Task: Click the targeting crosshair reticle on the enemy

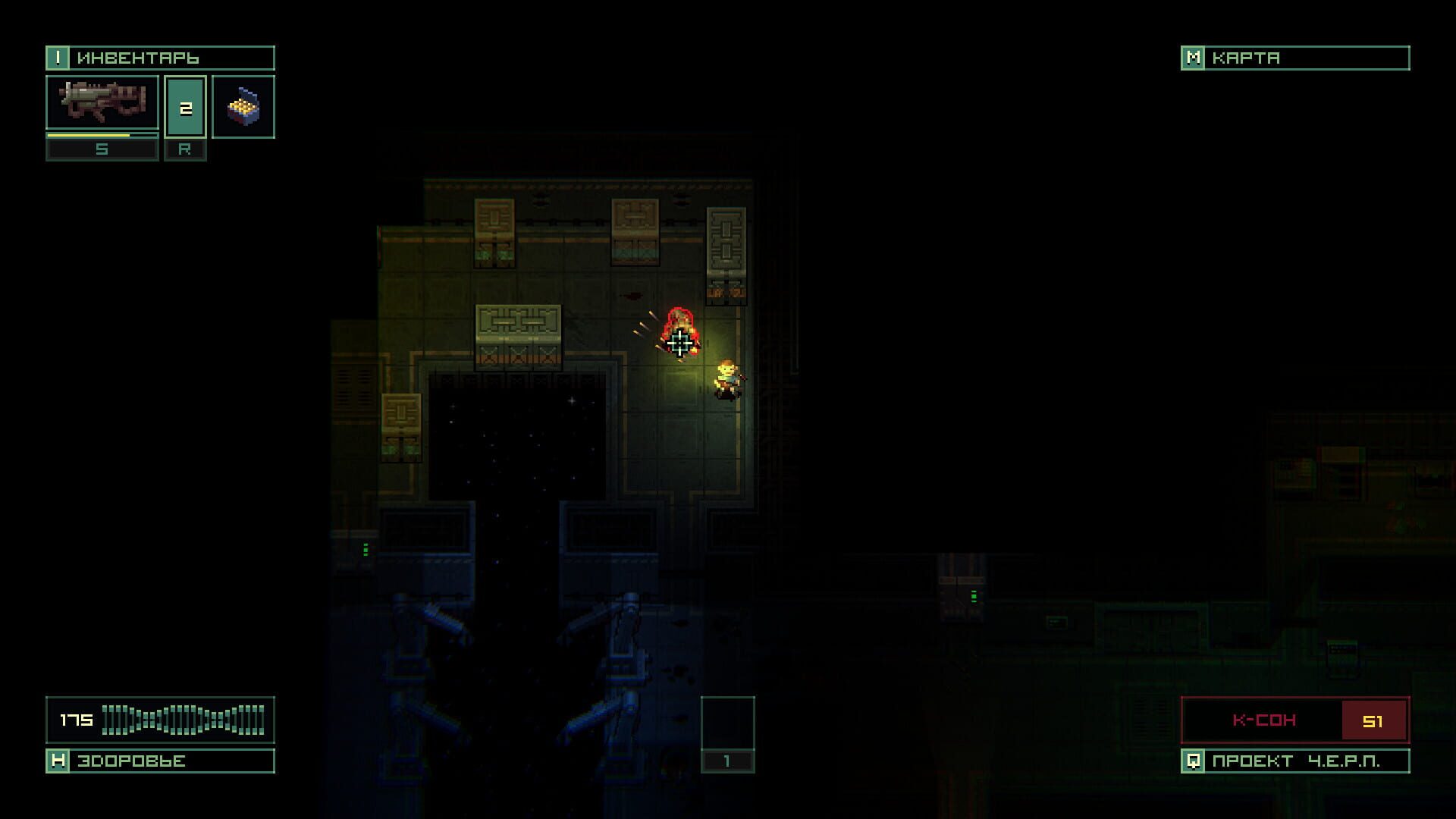Action: pos(679,341)
